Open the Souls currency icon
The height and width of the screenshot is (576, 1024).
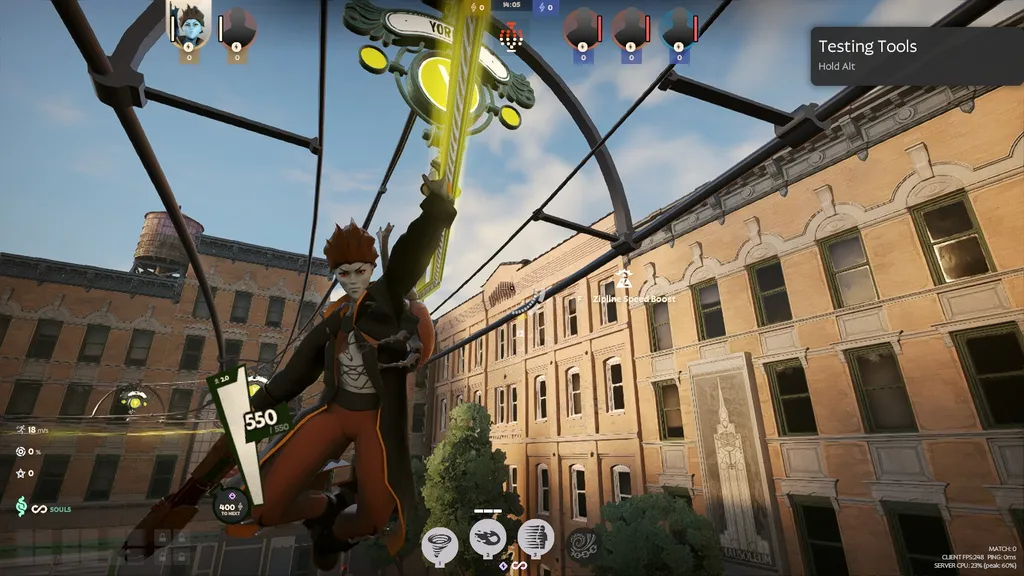[21, 508]
